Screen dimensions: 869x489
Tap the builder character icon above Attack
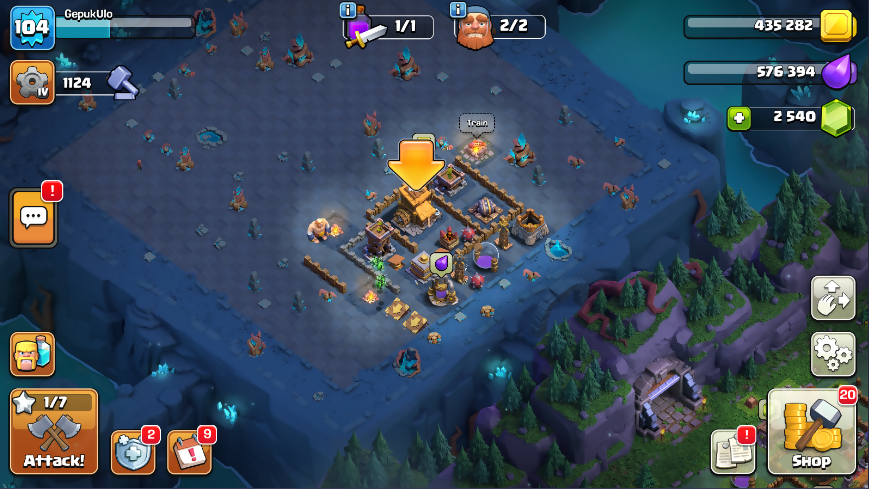coord(32,353)
